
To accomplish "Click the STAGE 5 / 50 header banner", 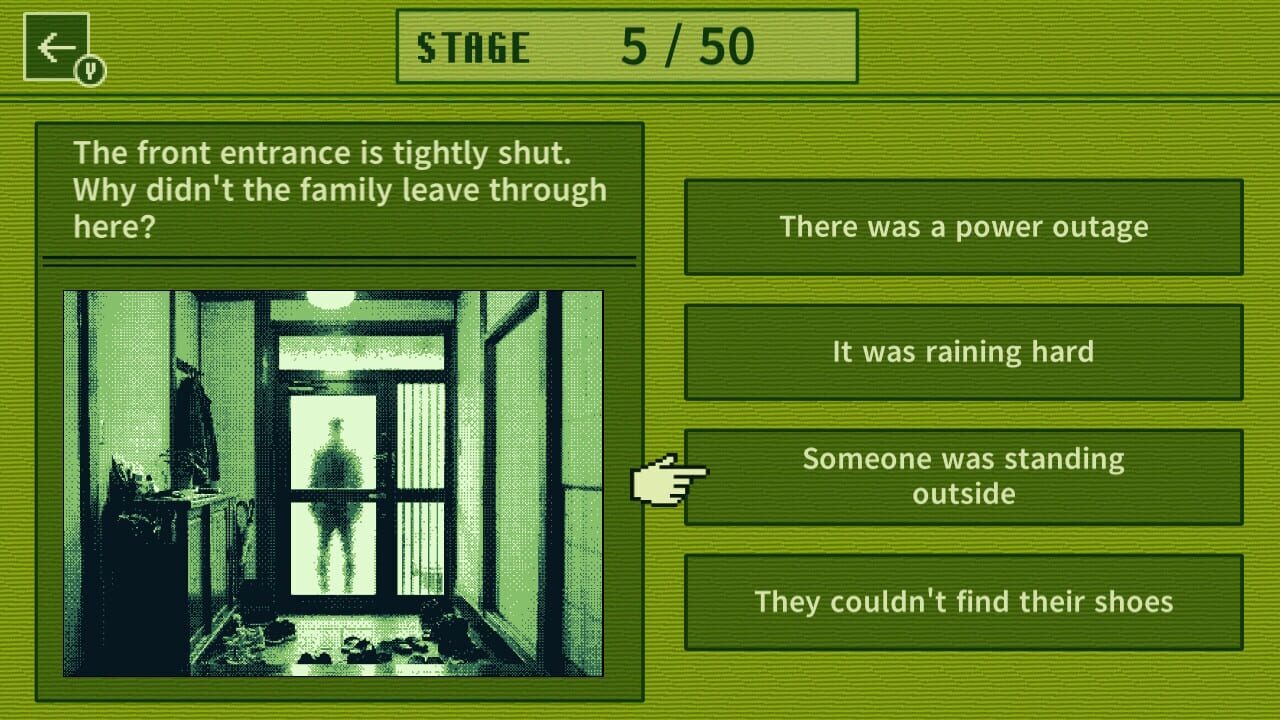I will click(x=626, y=46).
